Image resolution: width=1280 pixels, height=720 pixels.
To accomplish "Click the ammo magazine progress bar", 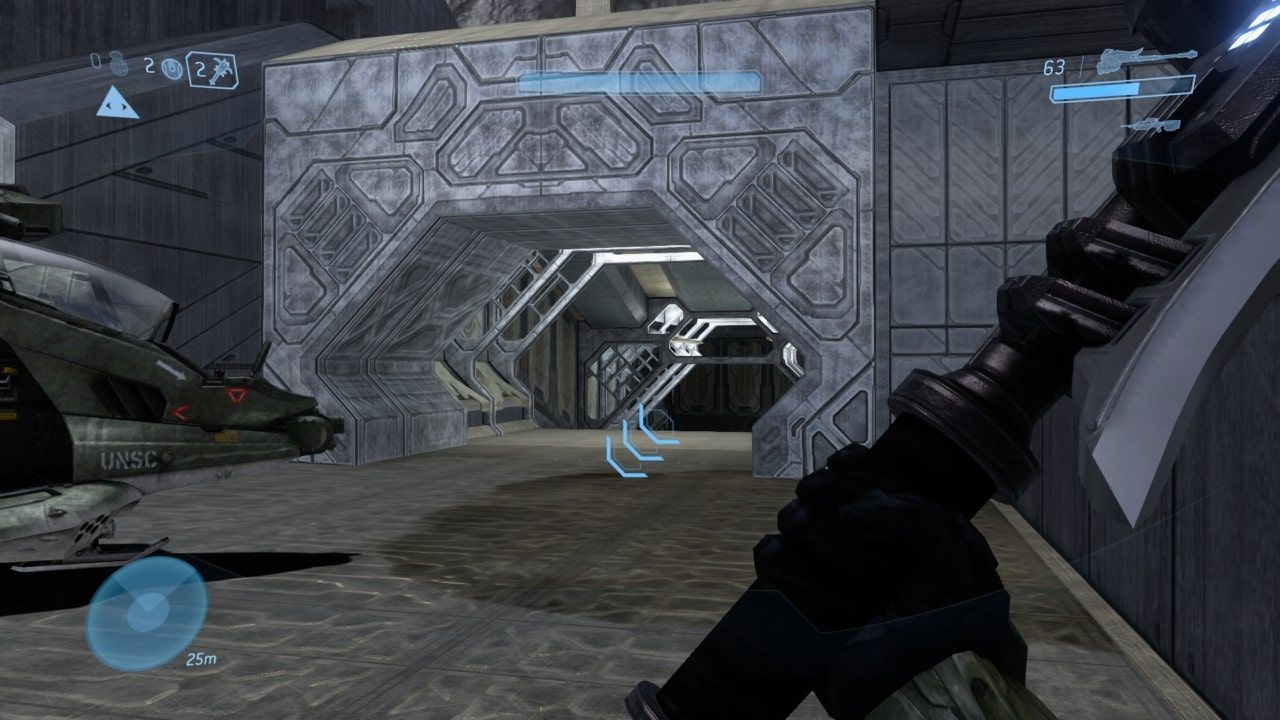I will click(1120, 90).
